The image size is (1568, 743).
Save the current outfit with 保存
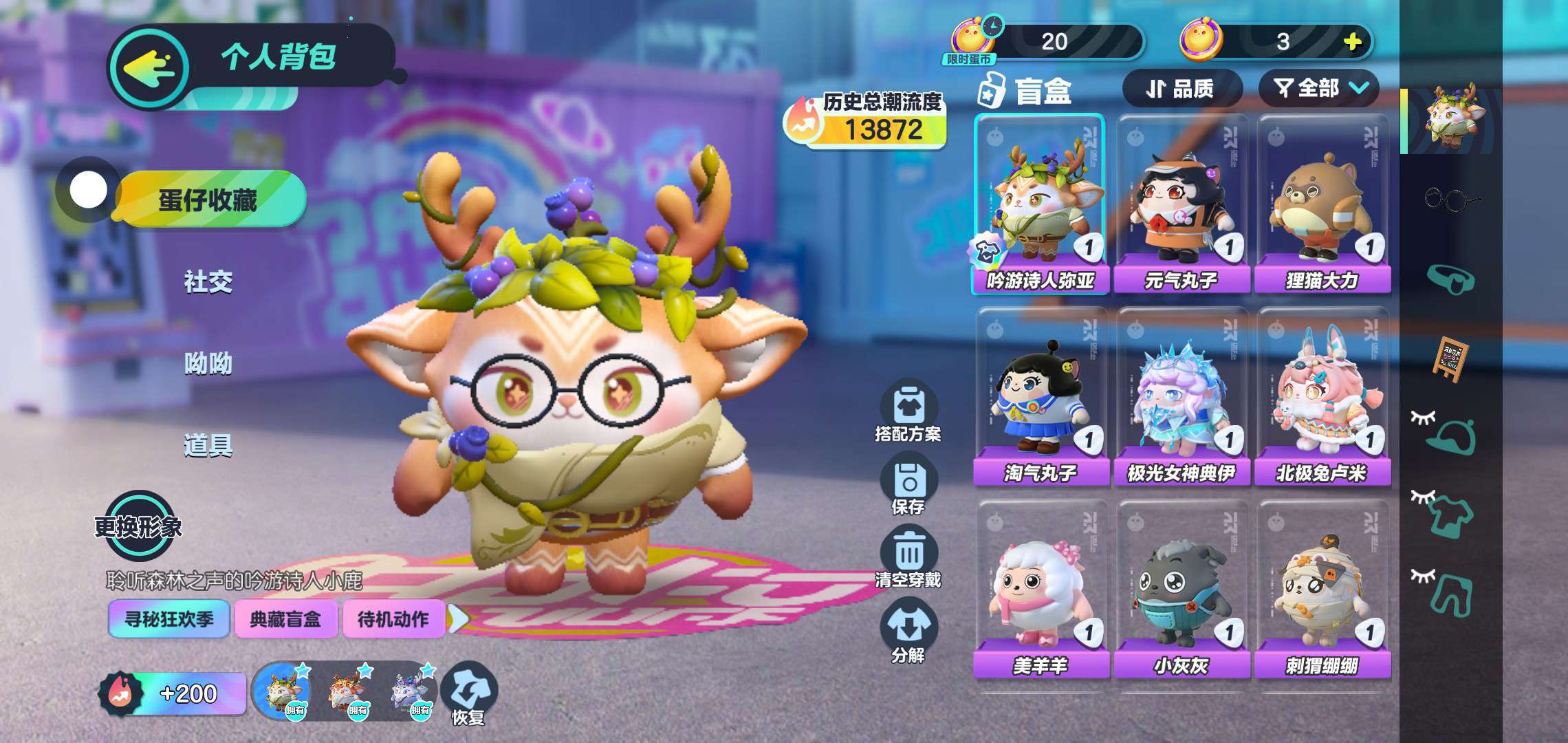[908, 487]
